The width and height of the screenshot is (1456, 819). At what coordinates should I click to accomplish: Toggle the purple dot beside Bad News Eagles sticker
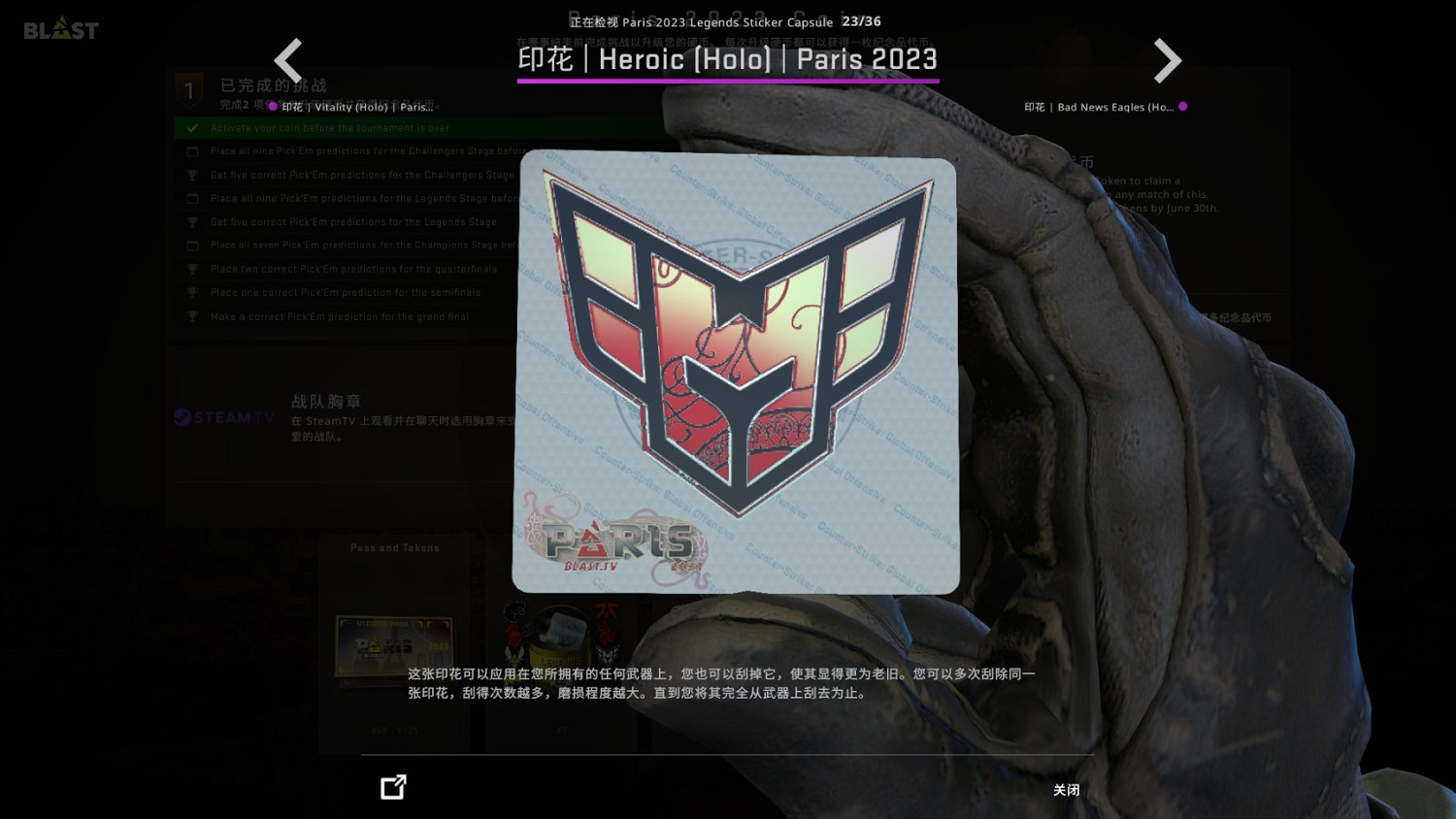(1182, 107)
